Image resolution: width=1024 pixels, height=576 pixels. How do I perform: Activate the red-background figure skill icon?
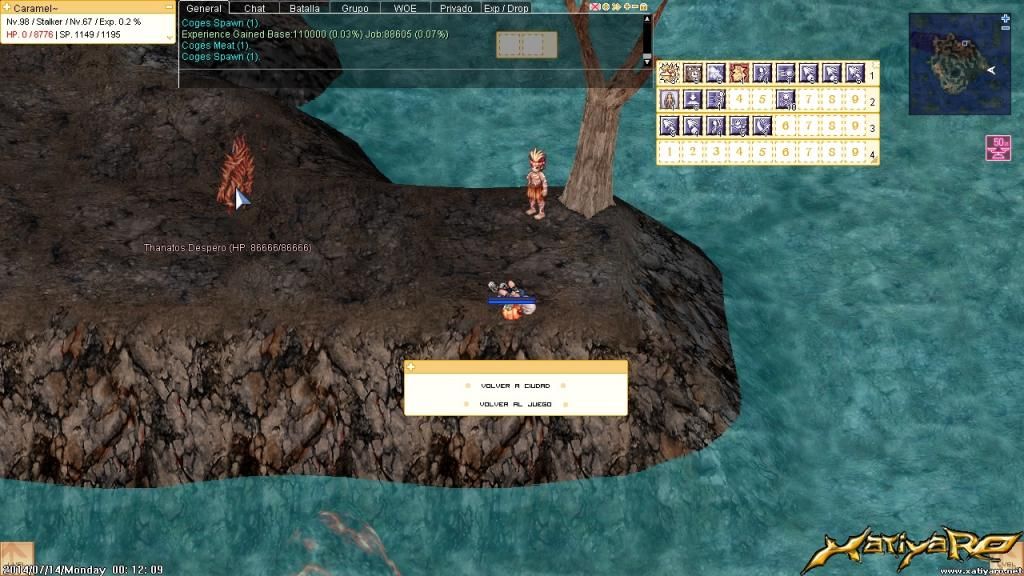740,73
